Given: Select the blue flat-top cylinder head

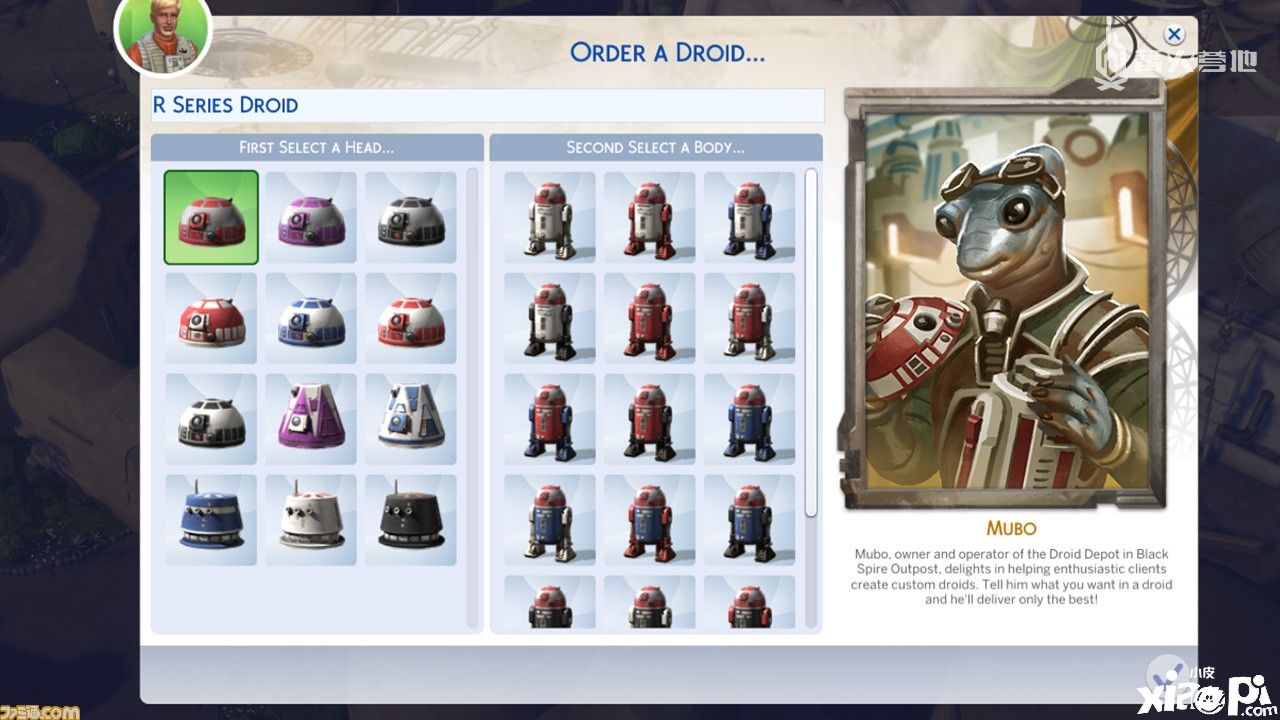Looking at the screenshot, I should [211, 520].
